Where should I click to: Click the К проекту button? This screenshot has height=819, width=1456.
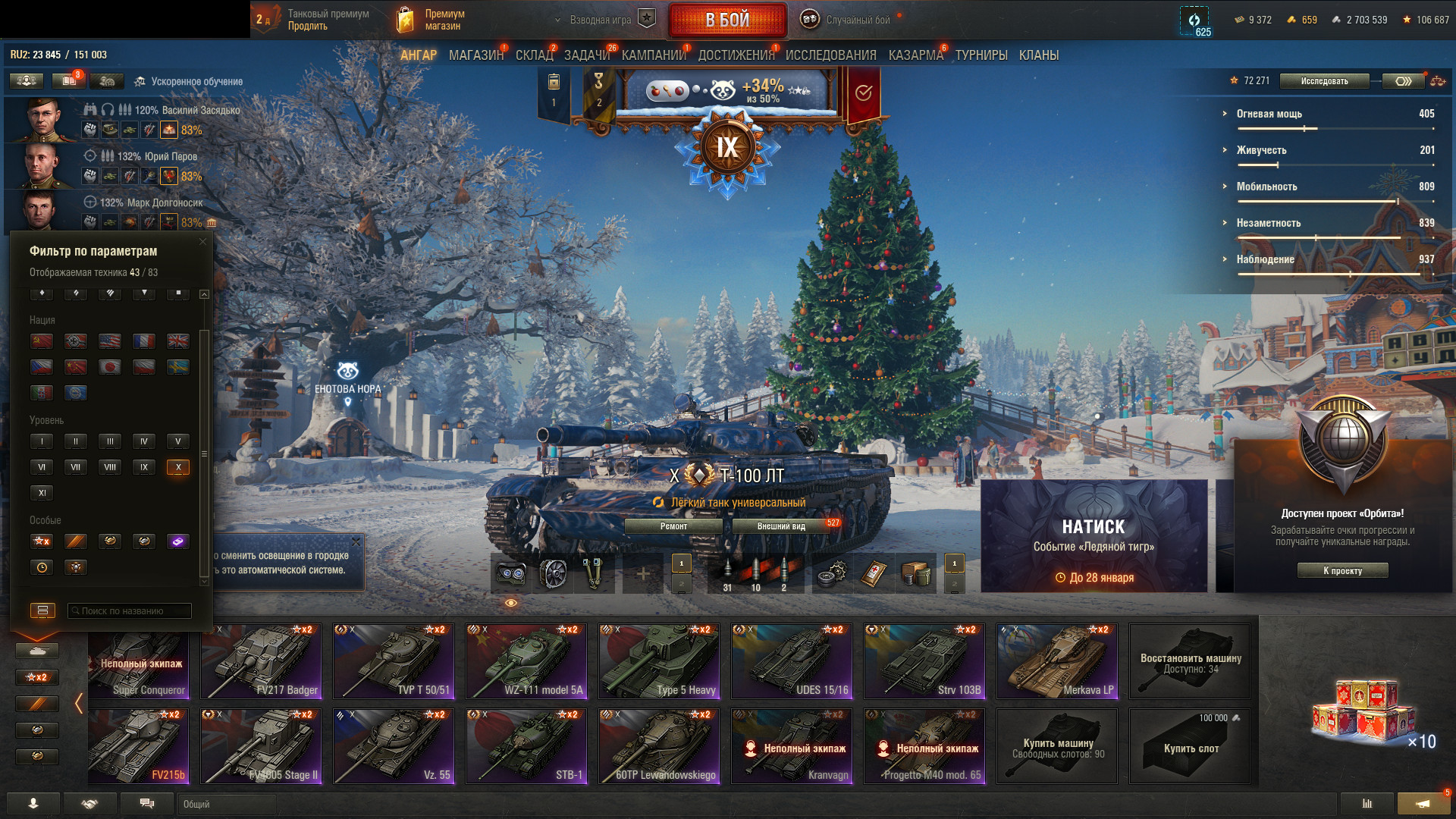[x=1342, y=571]
